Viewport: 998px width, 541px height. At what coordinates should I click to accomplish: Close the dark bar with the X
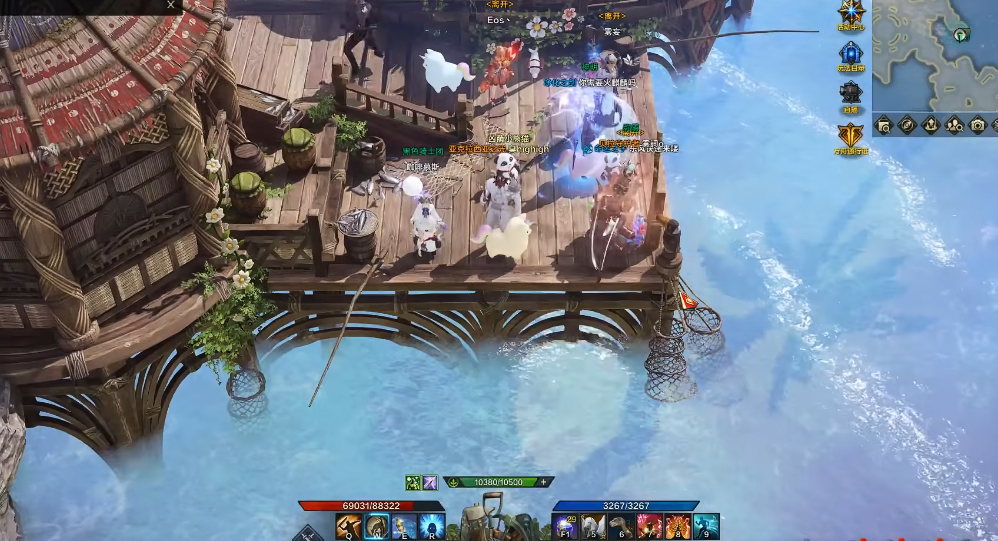pos(171,5)
